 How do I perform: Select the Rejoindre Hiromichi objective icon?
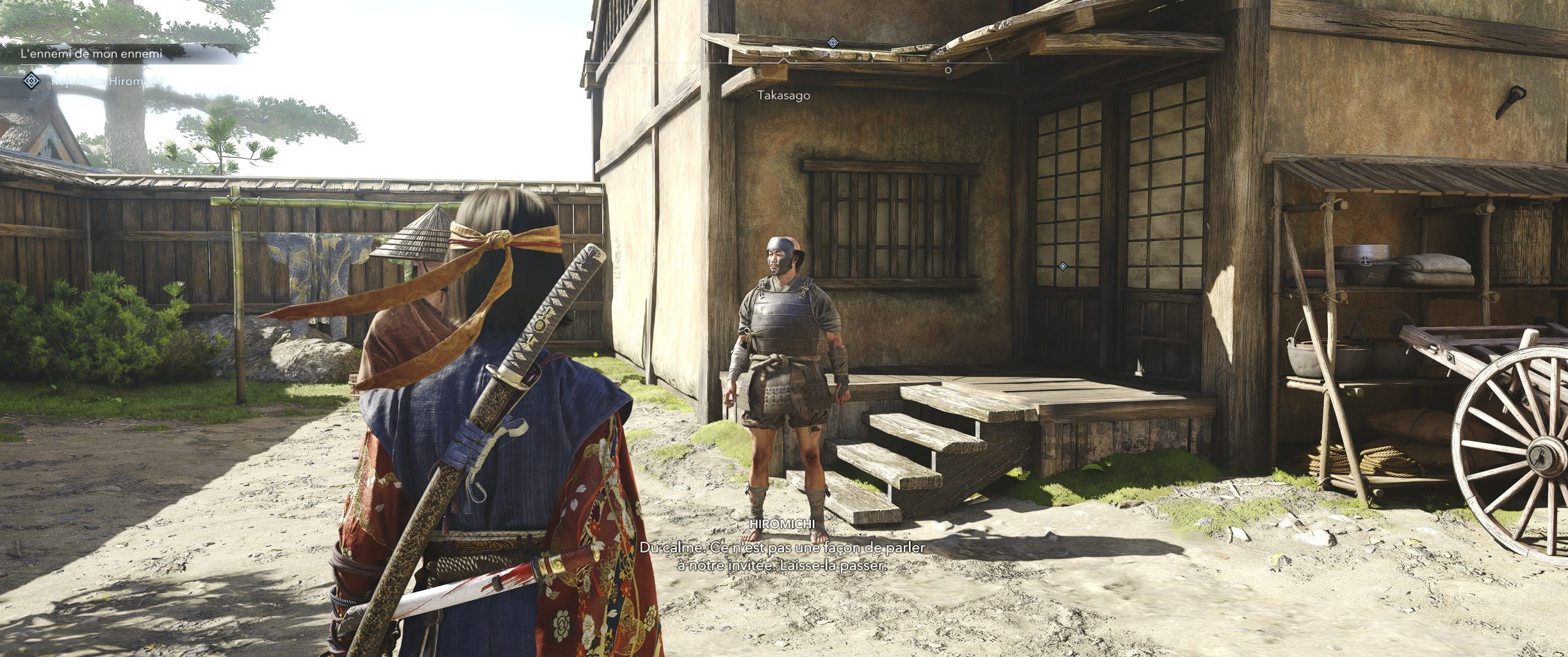pyautogui.click(x=31, y=80)
